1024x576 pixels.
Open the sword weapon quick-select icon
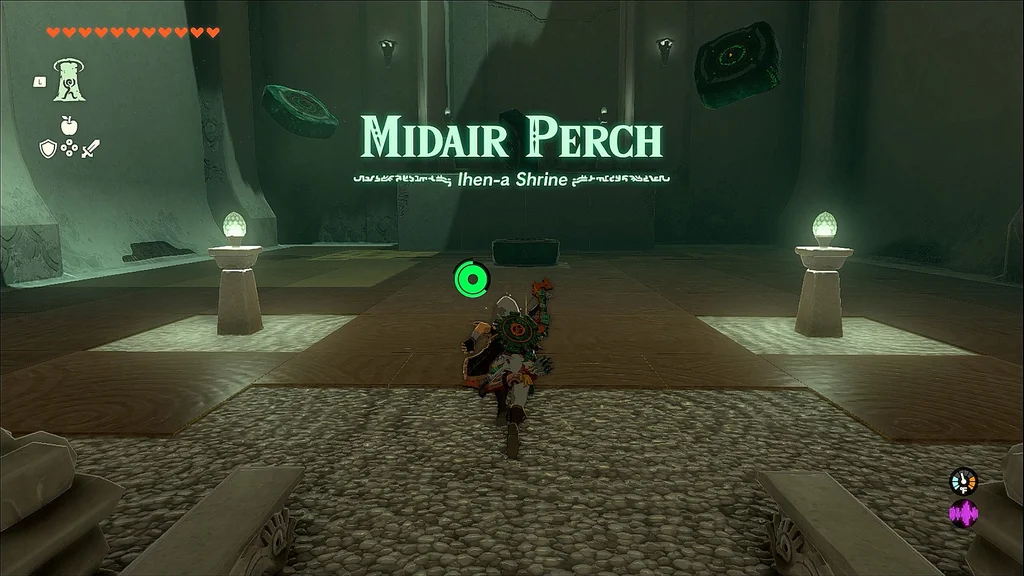90,149
